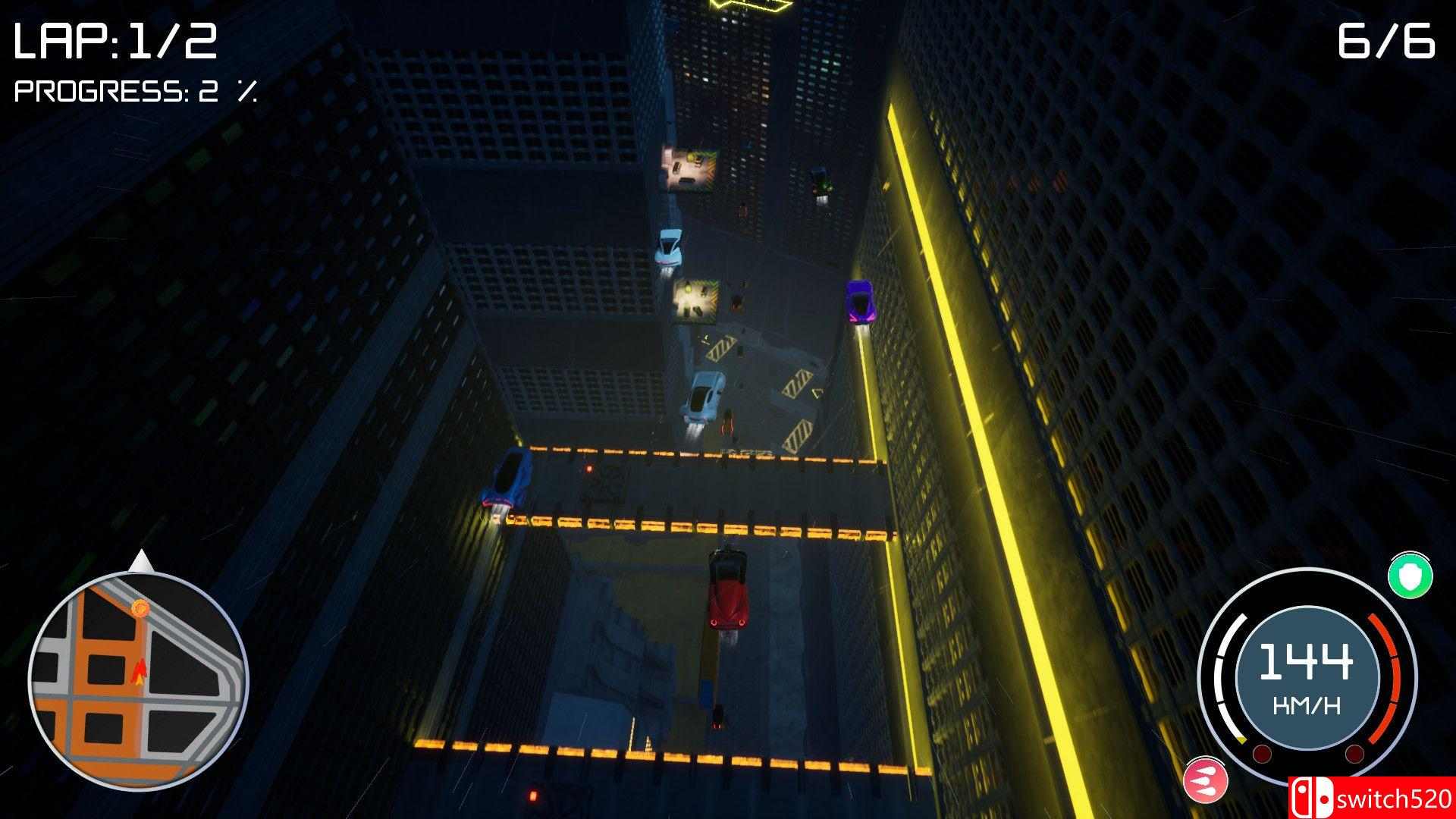This screenshot has width=1456, height=819.
Task: Toggle the left red indicator dot under the speedometer
Action: [1261, 753]
